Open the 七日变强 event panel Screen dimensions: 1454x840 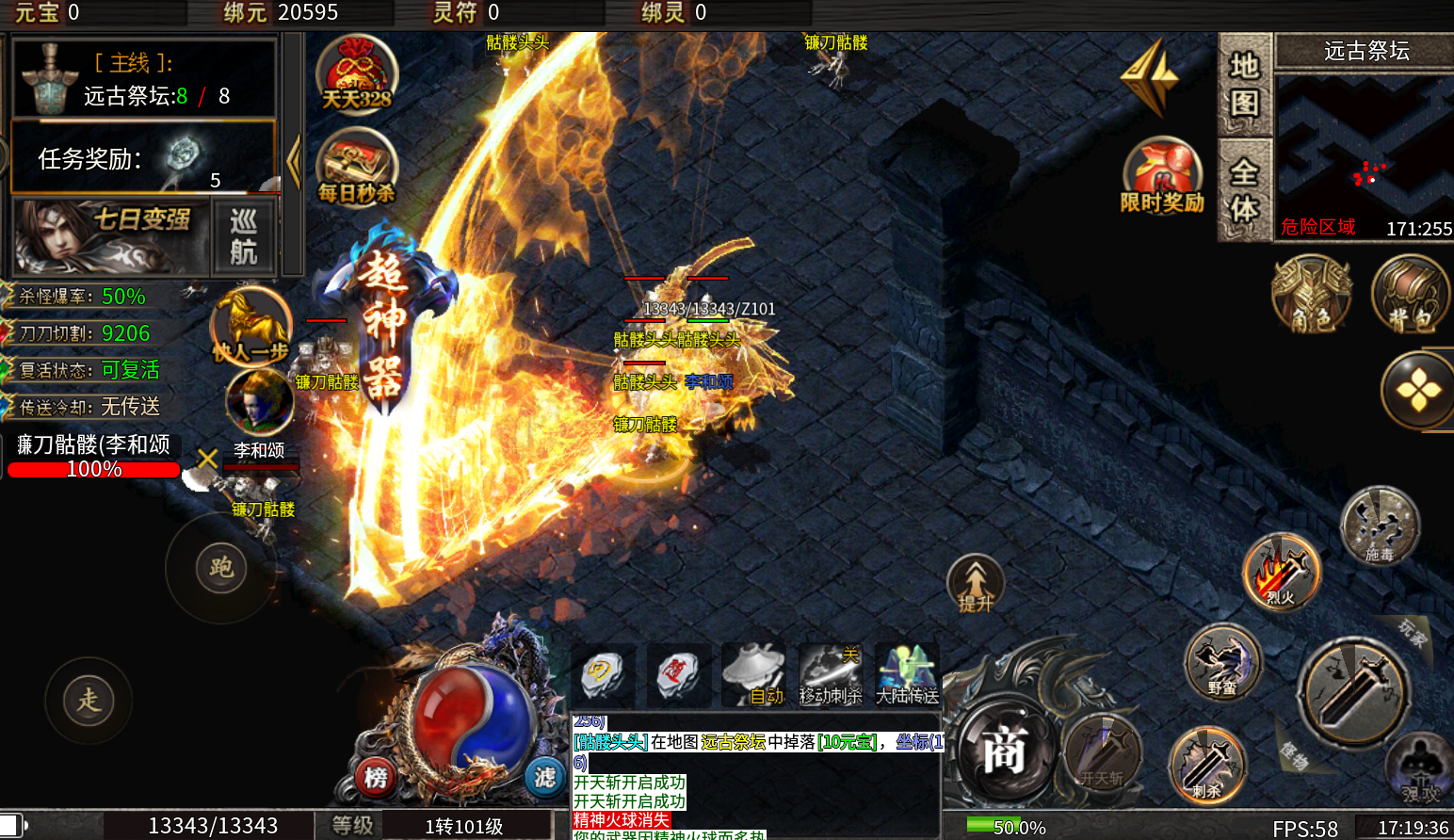[111, 235]
